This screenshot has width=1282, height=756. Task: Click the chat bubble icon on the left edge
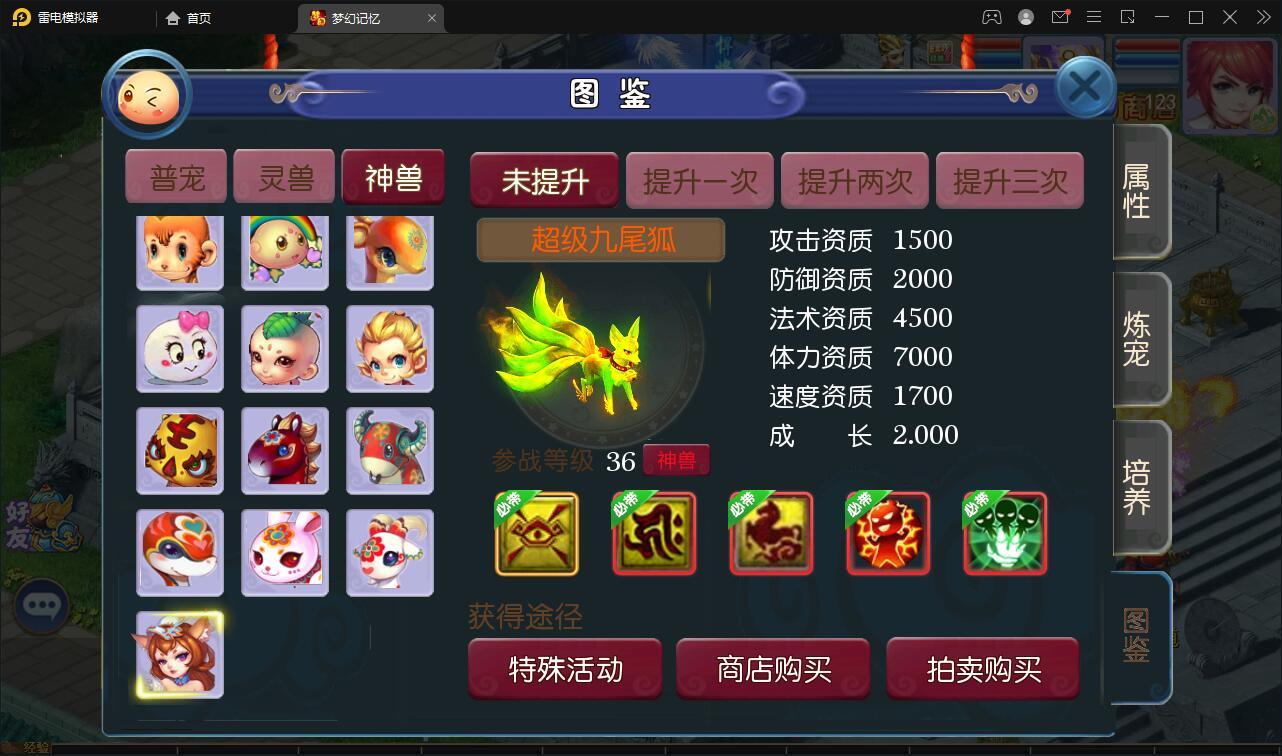coord(42,606)
